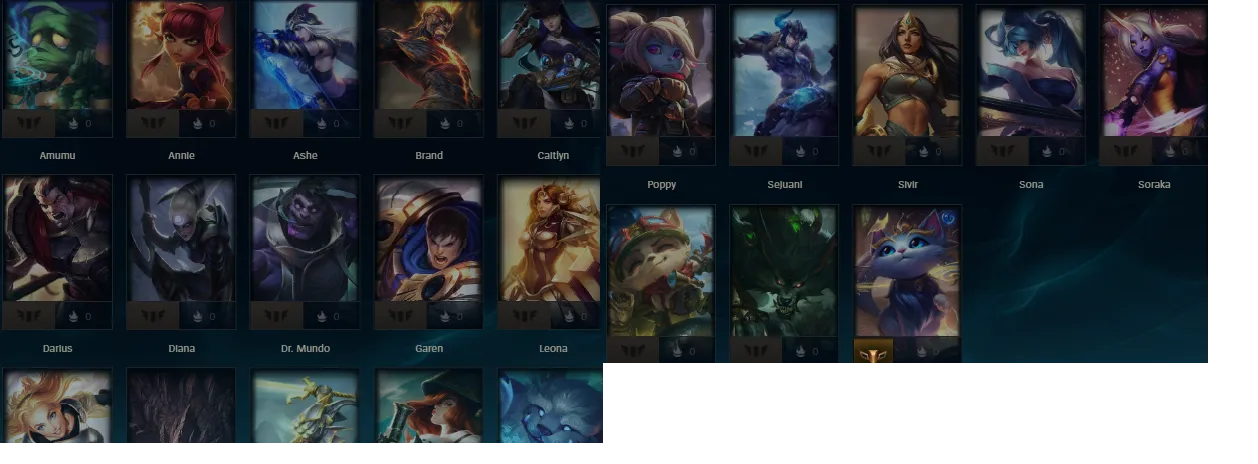Choose the Teemo champion card
The height and width of the screenshot is (464, 1258).
pyautogui.click(x=661, y=272)
